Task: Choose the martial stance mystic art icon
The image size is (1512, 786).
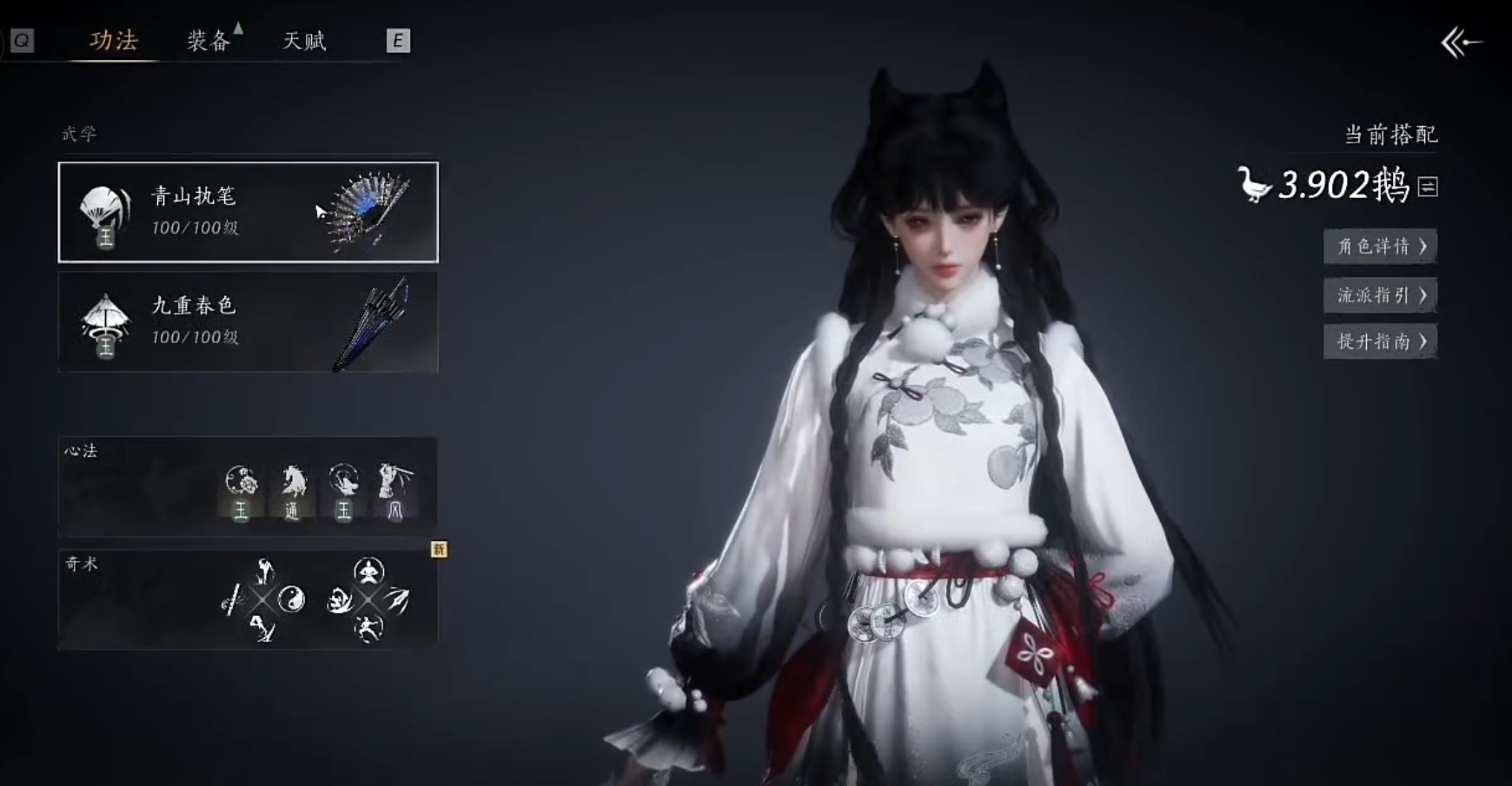Action: tap(368, 627)
